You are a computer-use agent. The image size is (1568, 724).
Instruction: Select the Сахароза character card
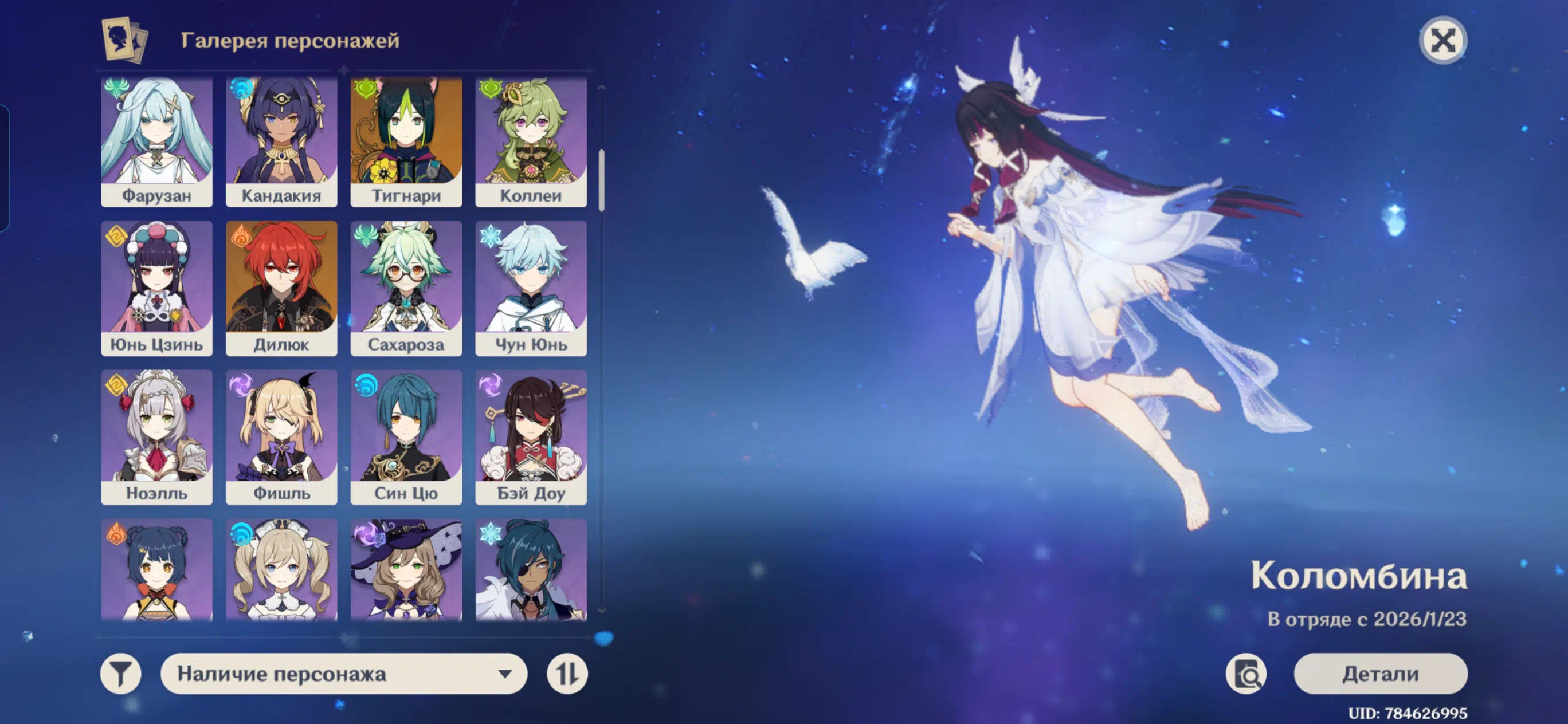pos(406,288)
